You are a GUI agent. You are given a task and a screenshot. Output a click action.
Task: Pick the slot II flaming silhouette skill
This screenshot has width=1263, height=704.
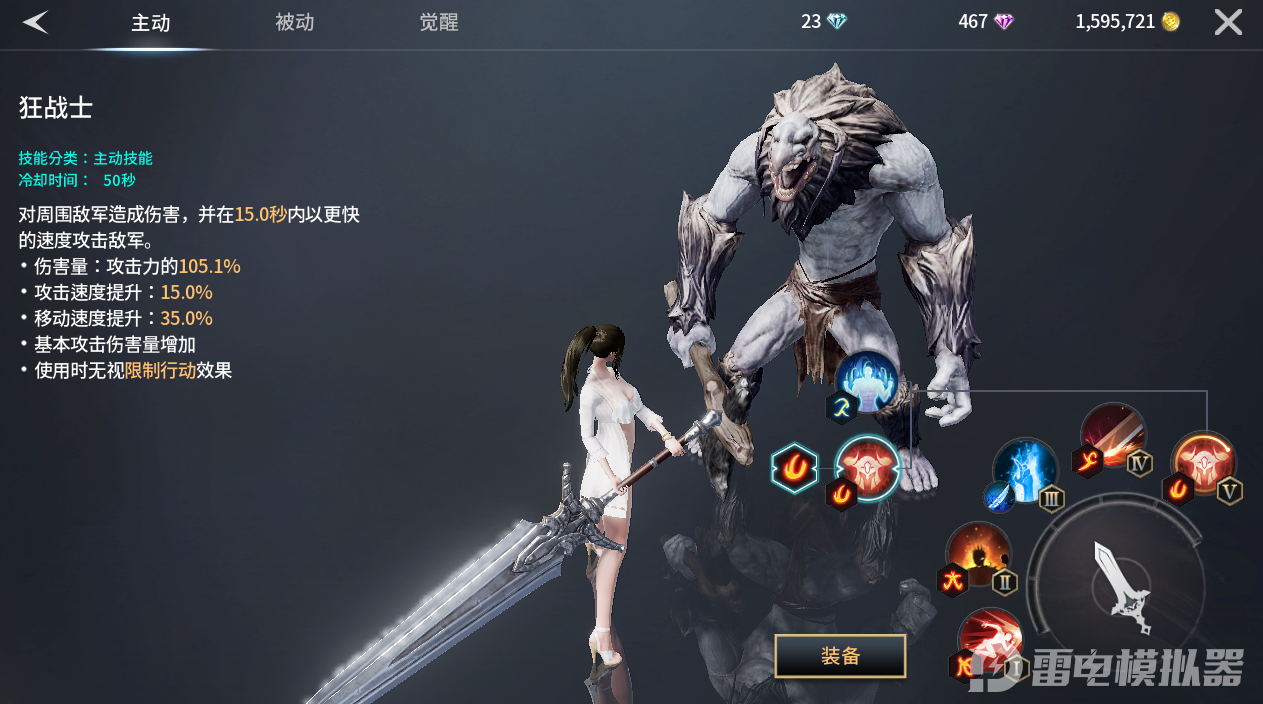(x=978, y=553)
